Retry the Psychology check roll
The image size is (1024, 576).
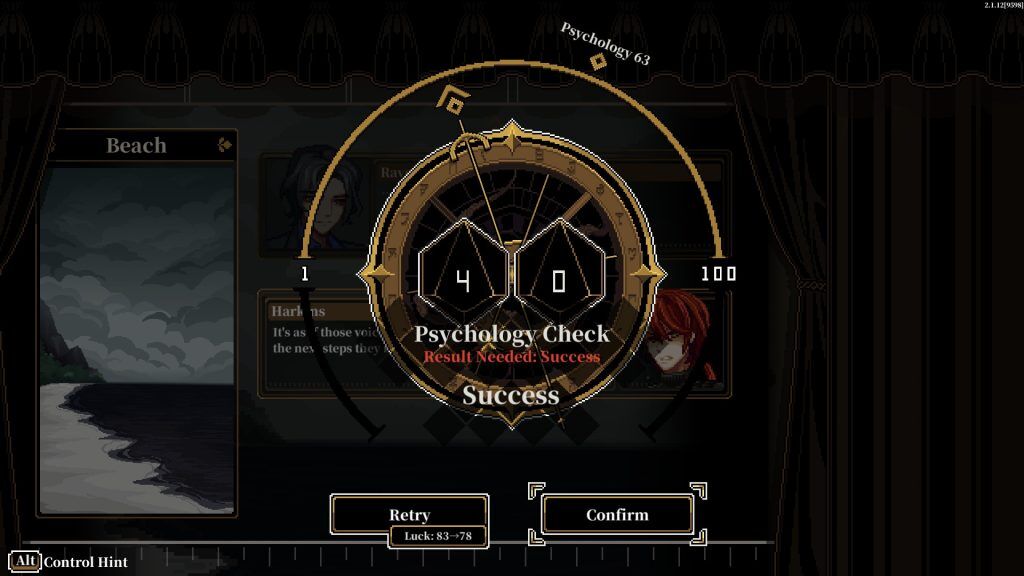[x=409, y=514]
